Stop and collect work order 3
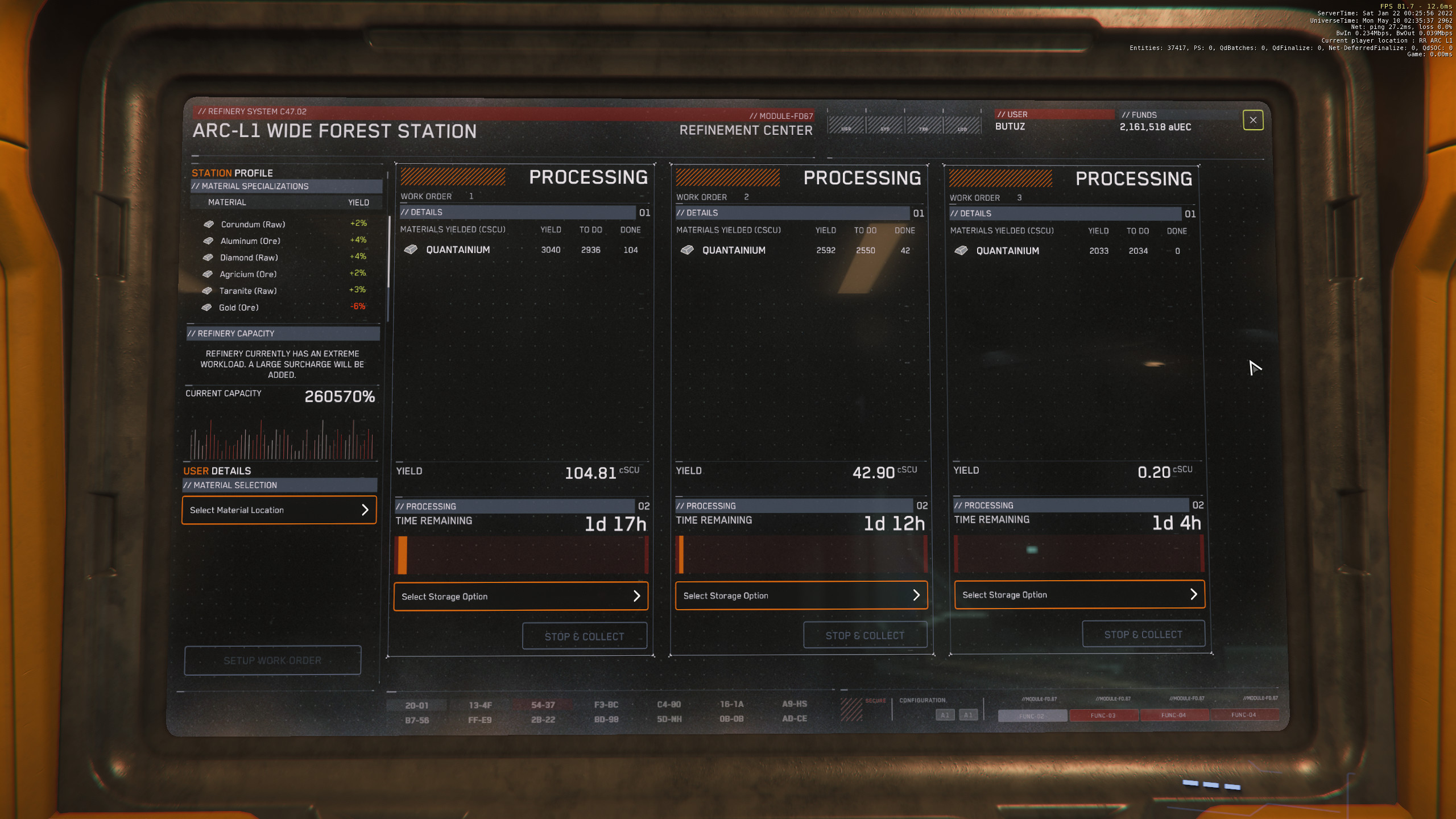The width and height of the screenshot is (1456, 819). click(x=1143, y=634)
